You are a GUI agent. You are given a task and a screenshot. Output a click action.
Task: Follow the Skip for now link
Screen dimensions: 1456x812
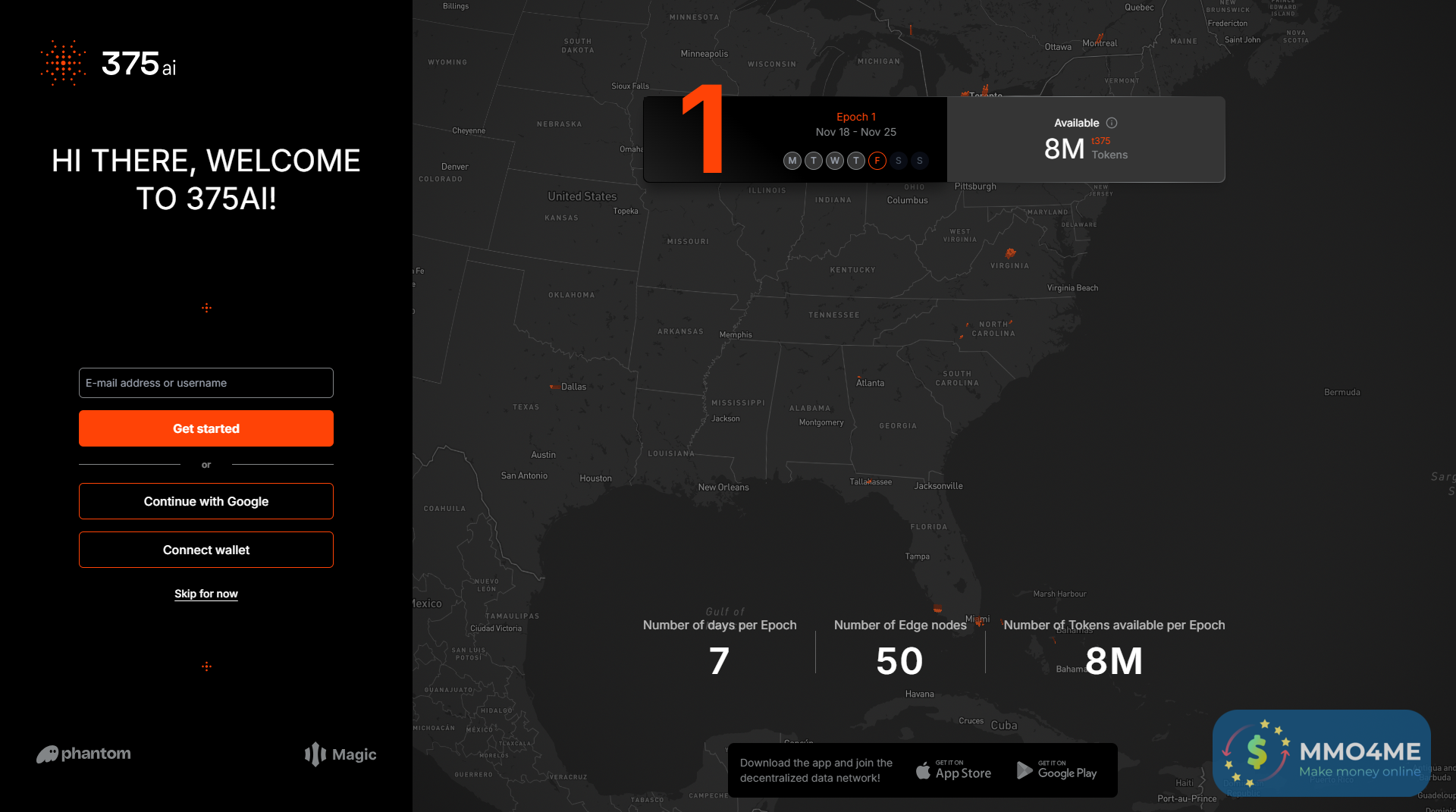pos(206,594)
